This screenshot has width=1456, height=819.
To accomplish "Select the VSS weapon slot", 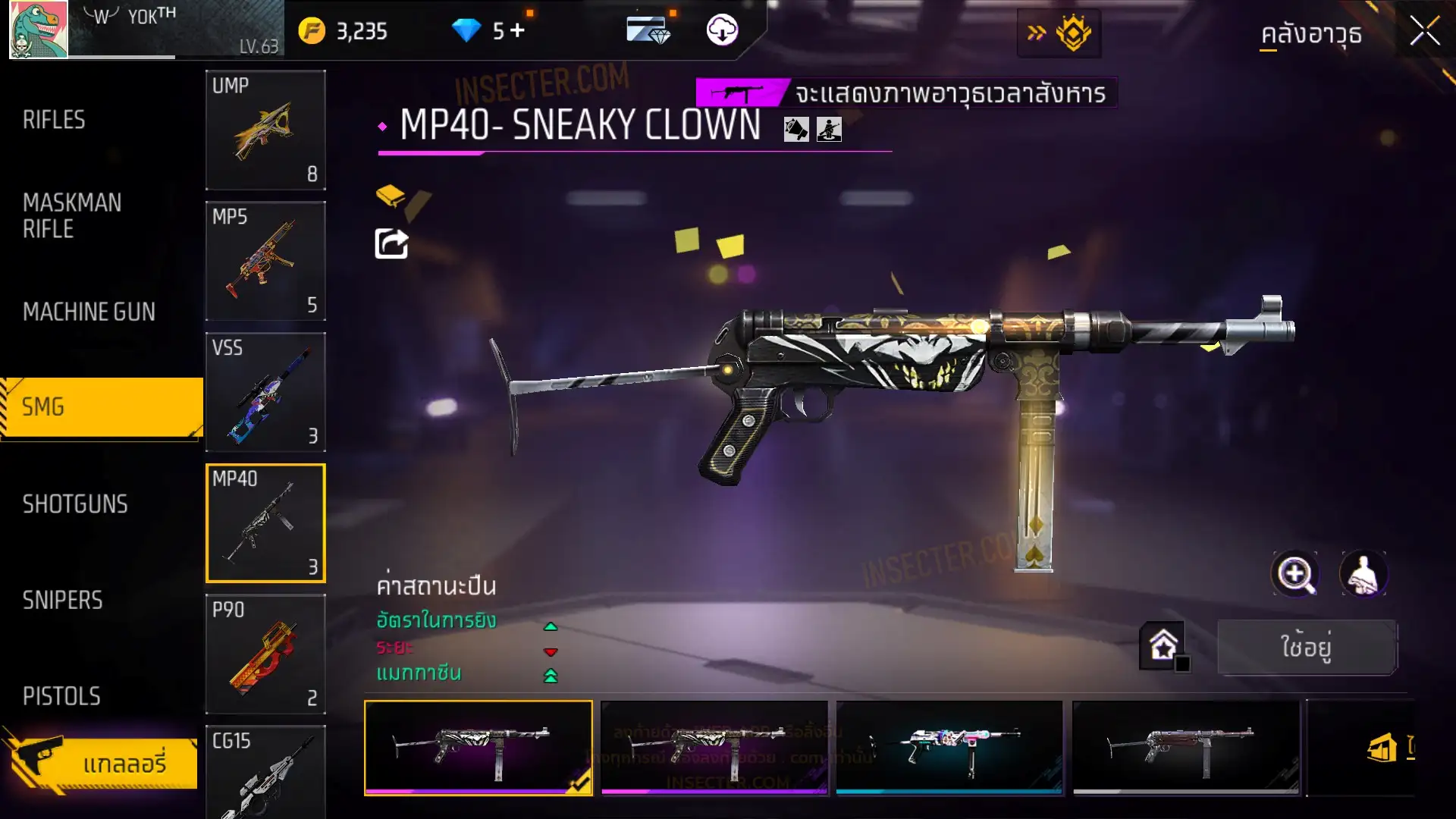I will [x=265, y=392].
